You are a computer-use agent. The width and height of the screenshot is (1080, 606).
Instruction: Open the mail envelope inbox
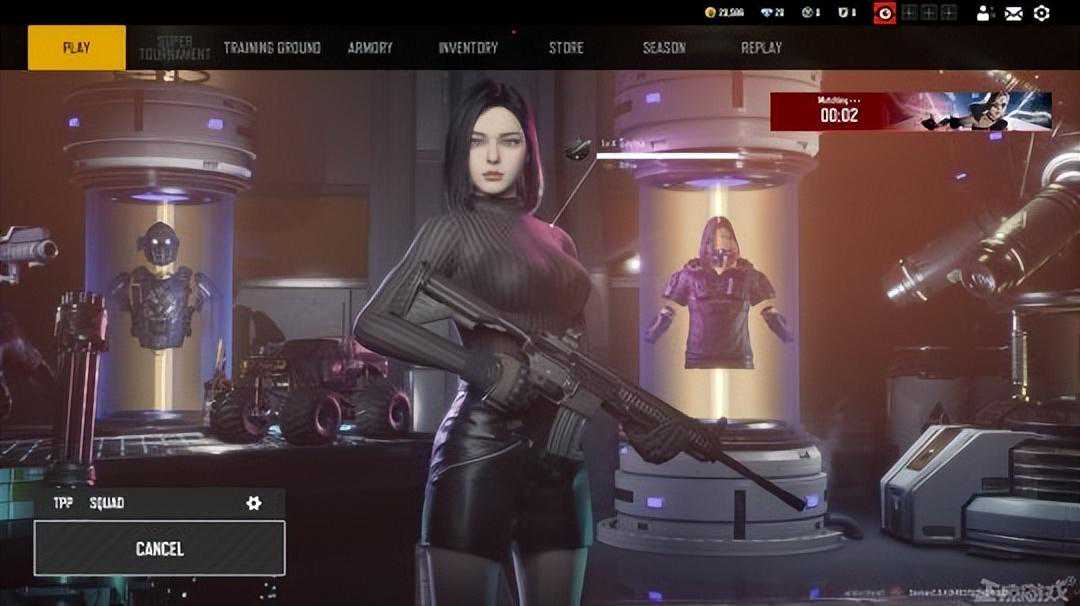coord(1014,13)
